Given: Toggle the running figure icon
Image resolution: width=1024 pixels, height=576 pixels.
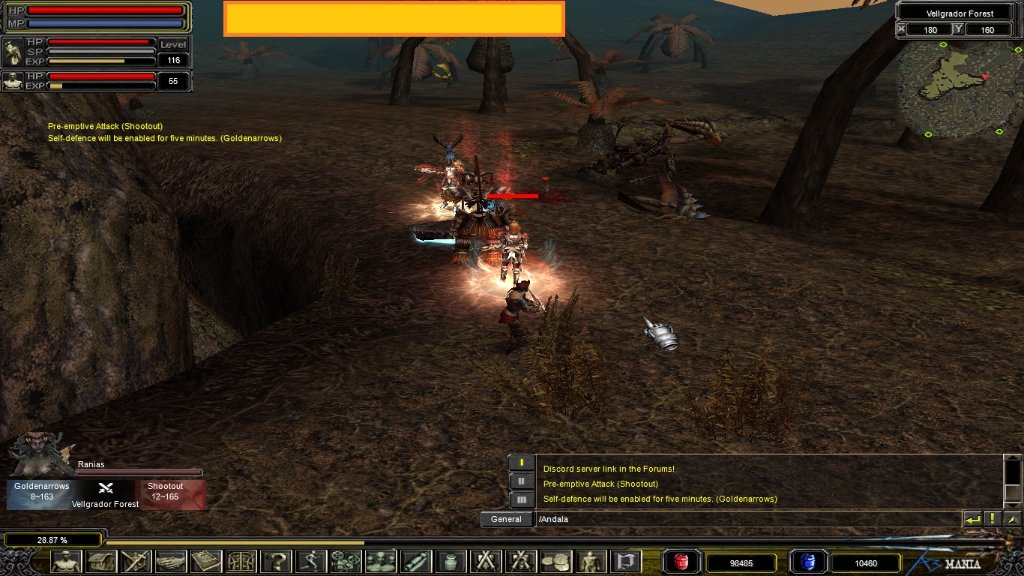Looking at the screenshot, I should (x=310, y=562).
